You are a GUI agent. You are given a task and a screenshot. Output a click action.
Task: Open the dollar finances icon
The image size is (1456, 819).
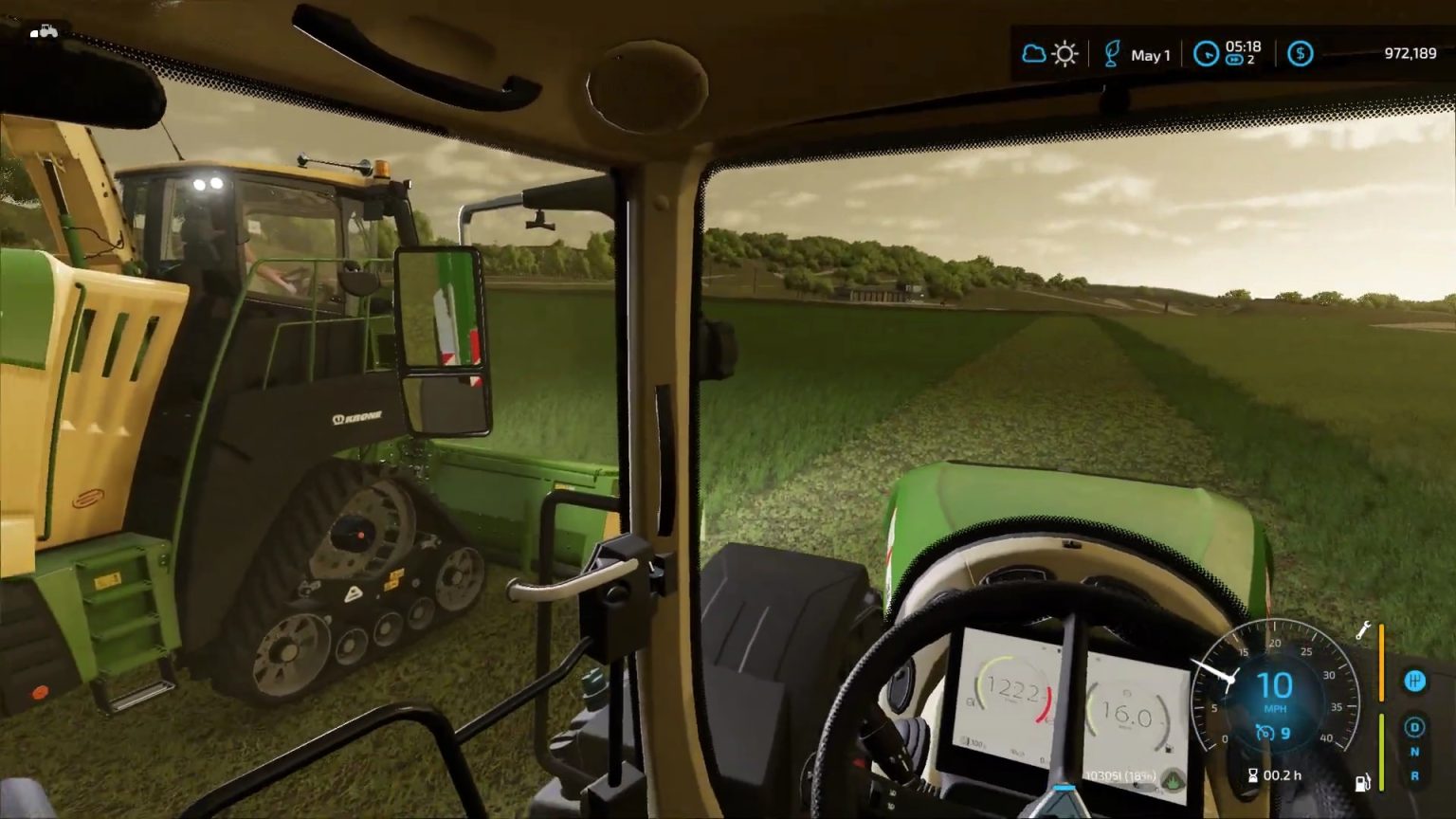(1300, 54)
